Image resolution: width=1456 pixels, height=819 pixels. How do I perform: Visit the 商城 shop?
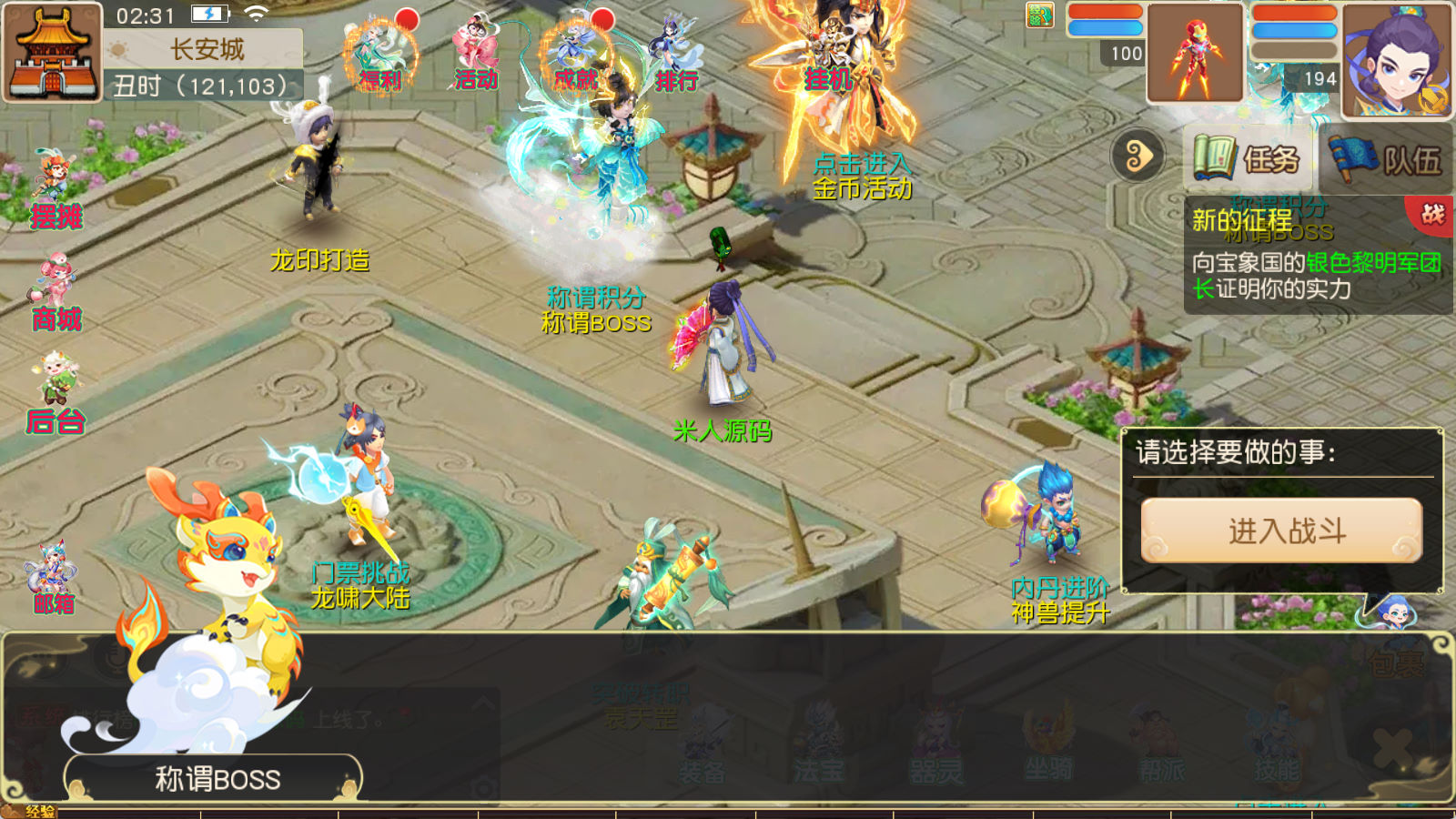point(56,296)
